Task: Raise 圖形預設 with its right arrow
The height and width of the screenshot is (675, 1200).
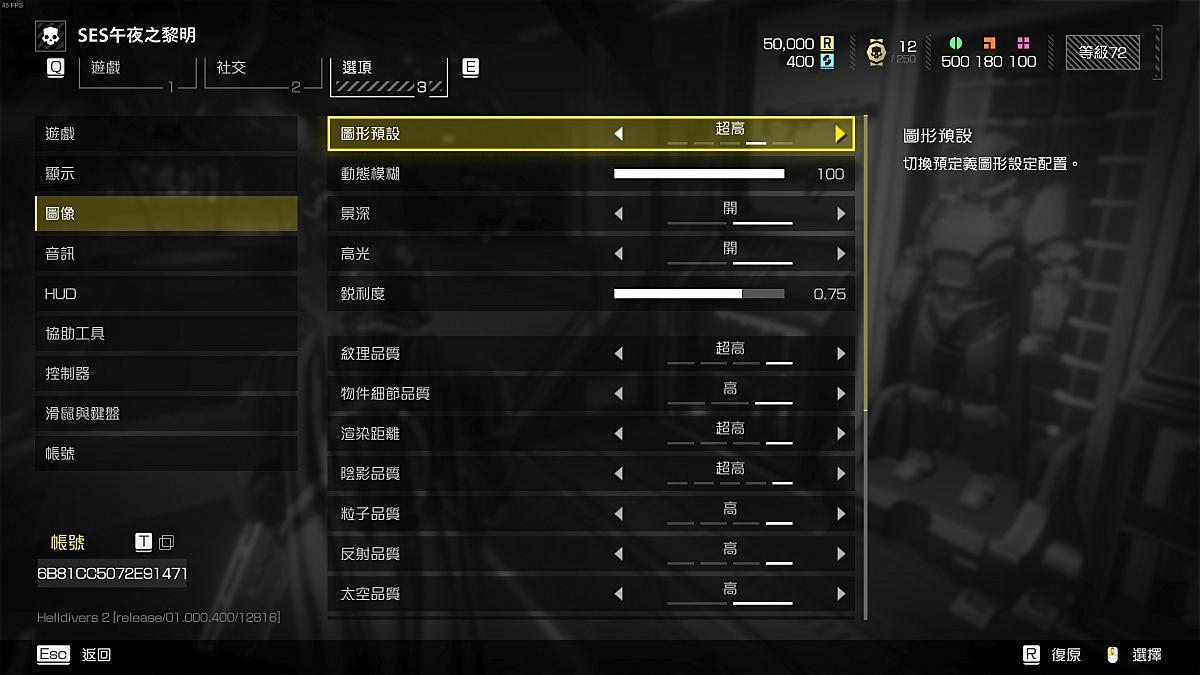Action: point(840,134)
